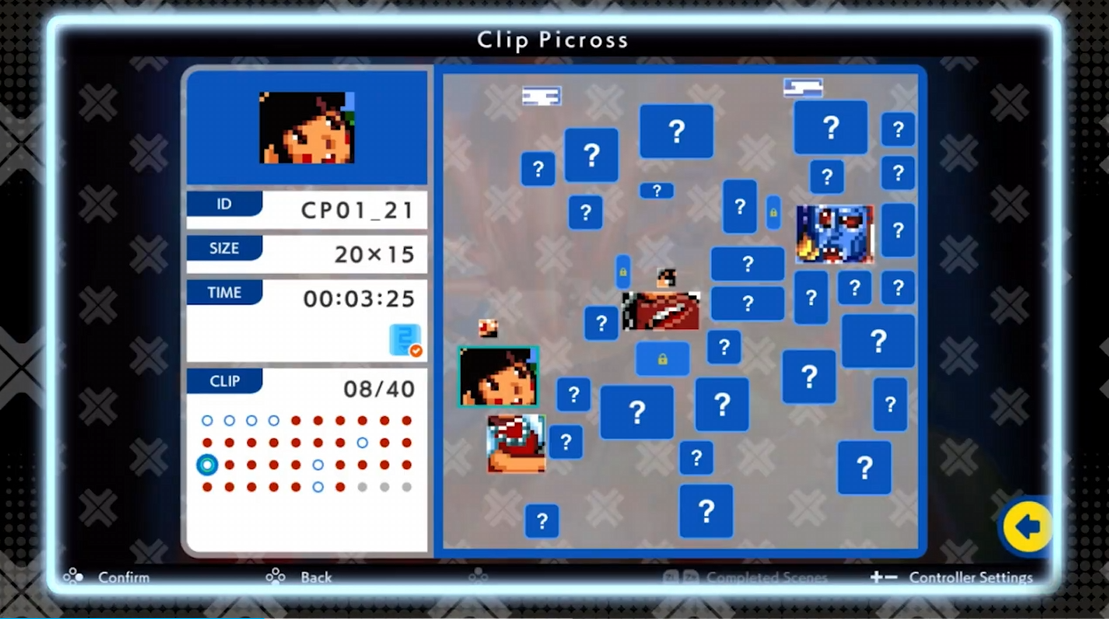Select the red armored character with teeth clip
Viewport: 1109px width, 619px height.
pyautogui.click(x=516, y=443)
